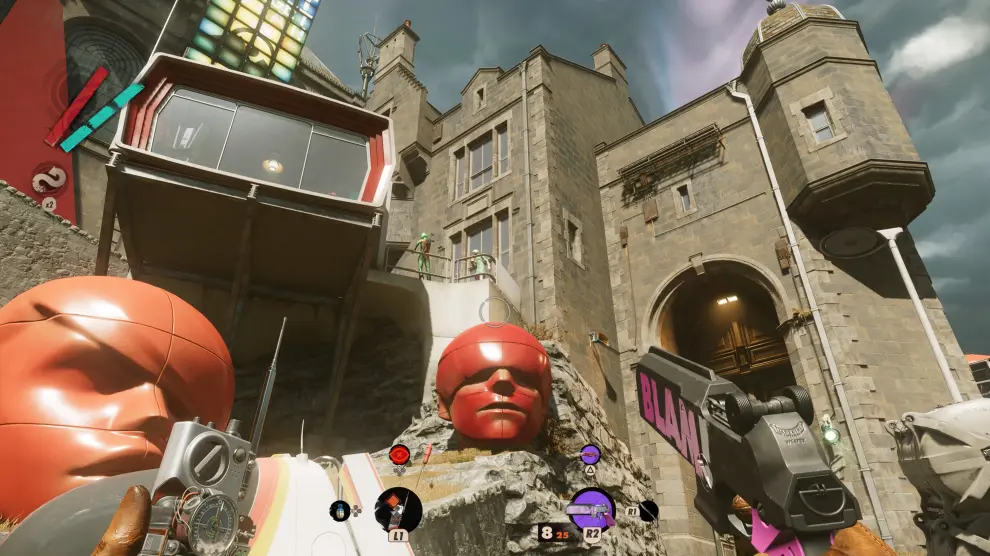Choose the grenade gadget icon
The width and height of the screenshot is (990, 556).
pos(340,510)
